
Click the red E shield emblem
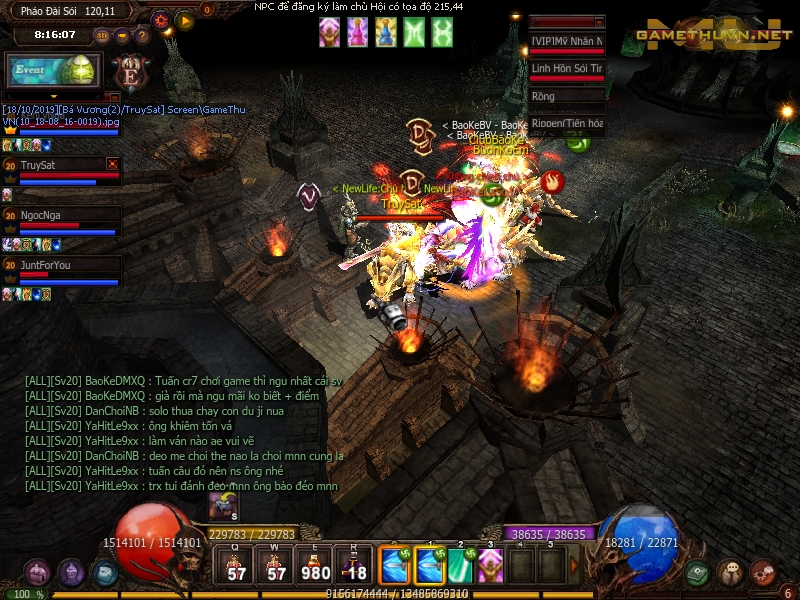click(129, 73)
